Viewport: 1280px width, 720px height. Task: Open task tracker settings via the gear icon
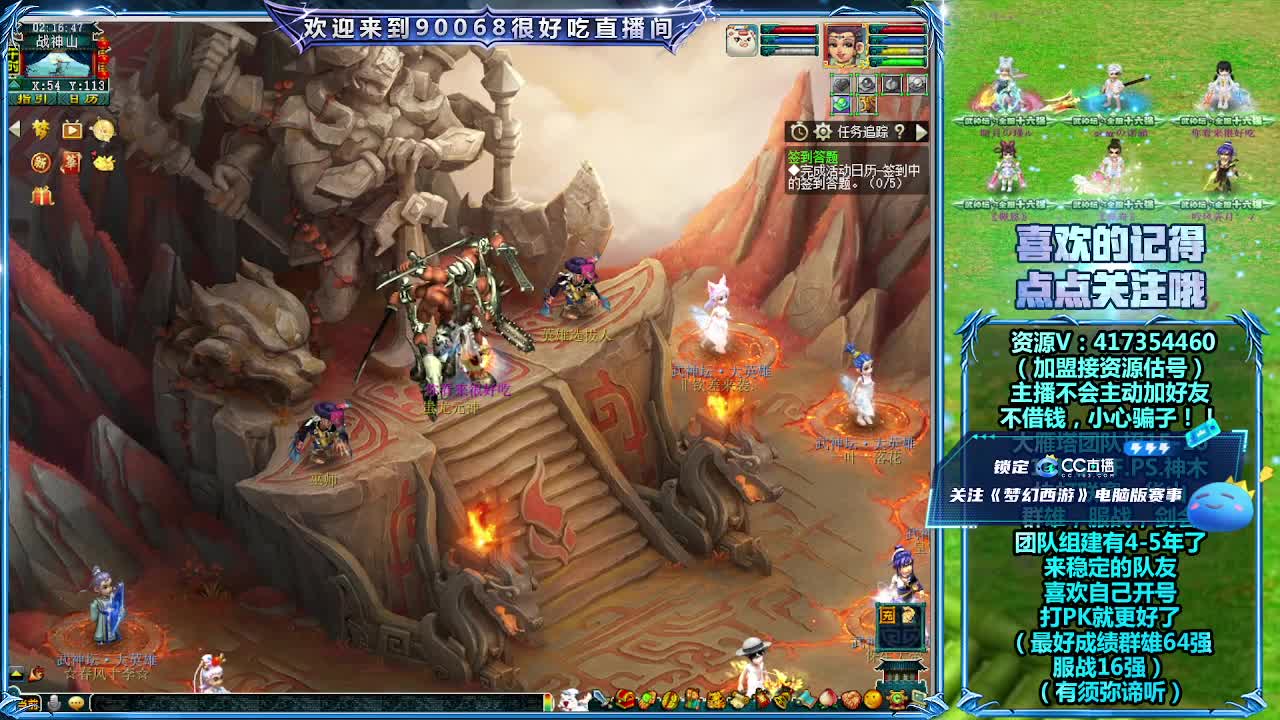click(822, 131)
